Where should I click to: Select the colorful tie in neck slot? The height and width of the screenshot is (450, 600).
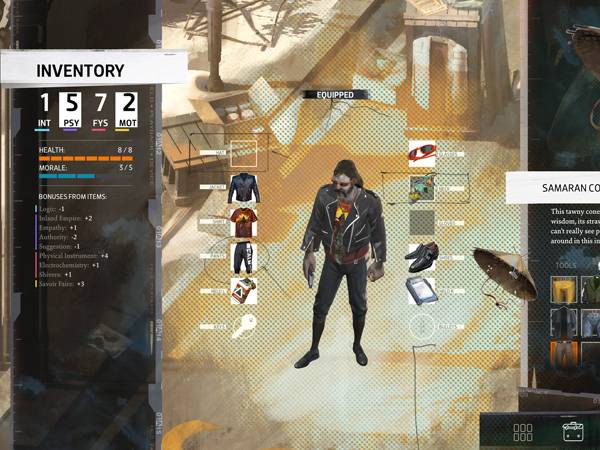422,188
